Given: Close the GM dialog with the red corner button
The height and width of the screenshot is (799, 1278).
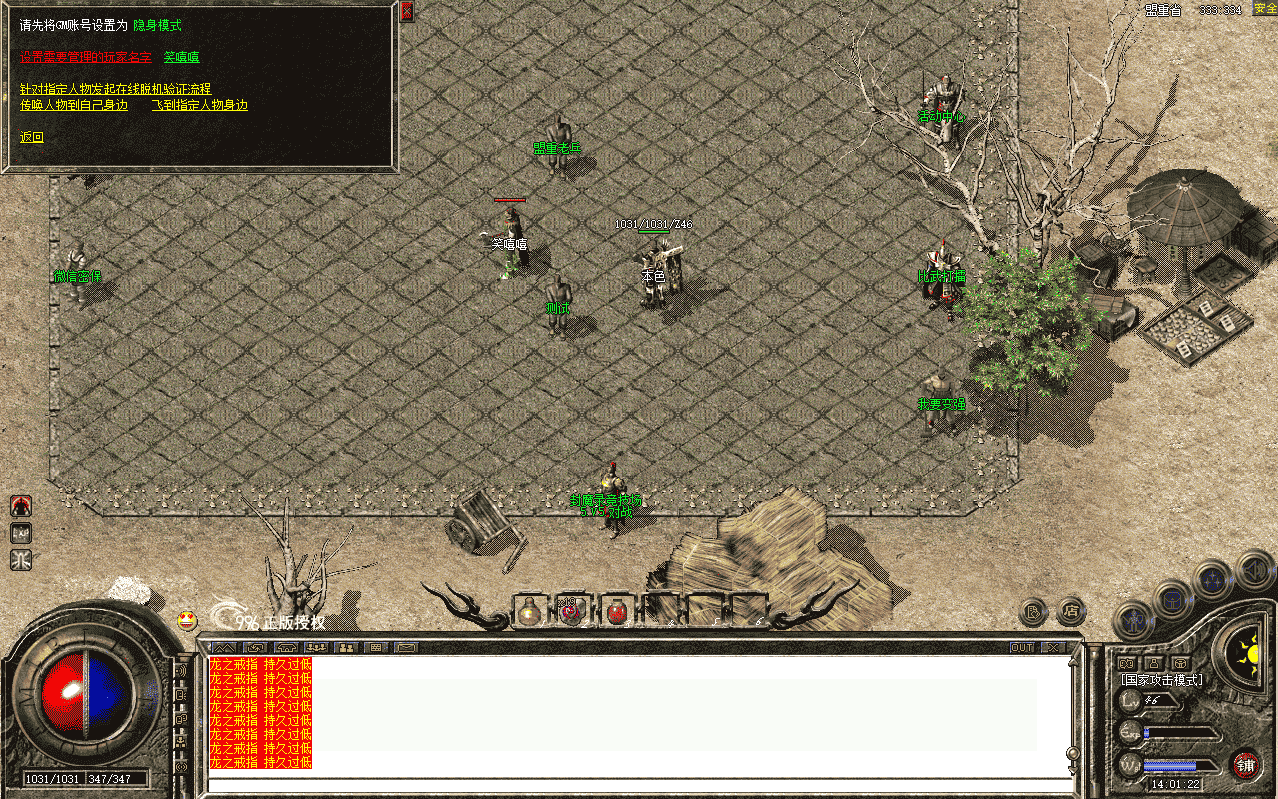Looking at the screenshot, I should (x=406, y=11).
